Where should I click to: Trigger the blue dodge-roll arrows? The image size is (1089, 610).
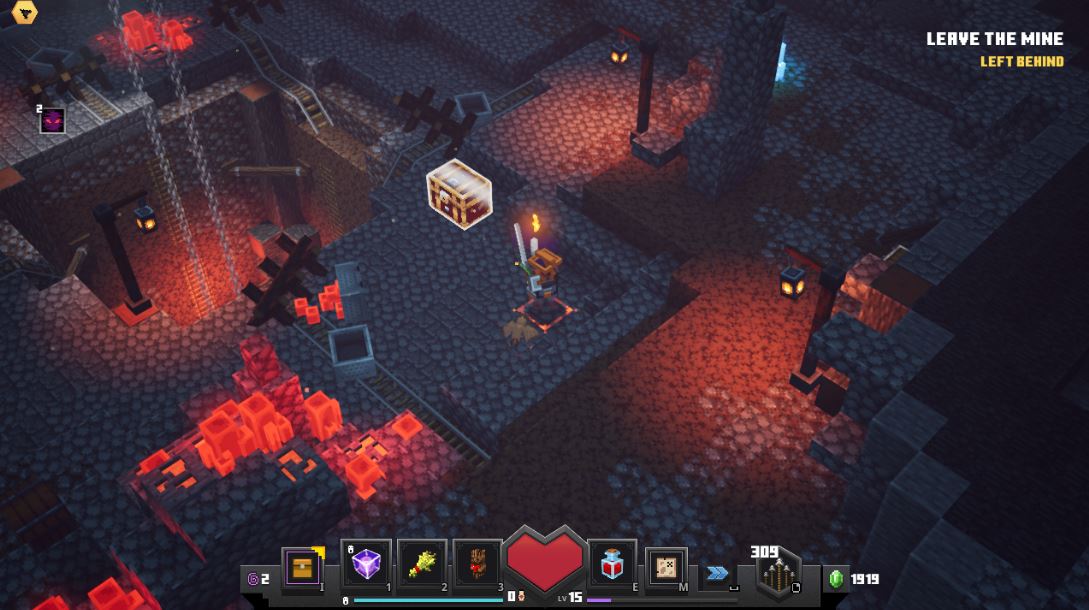pos(717,573)
